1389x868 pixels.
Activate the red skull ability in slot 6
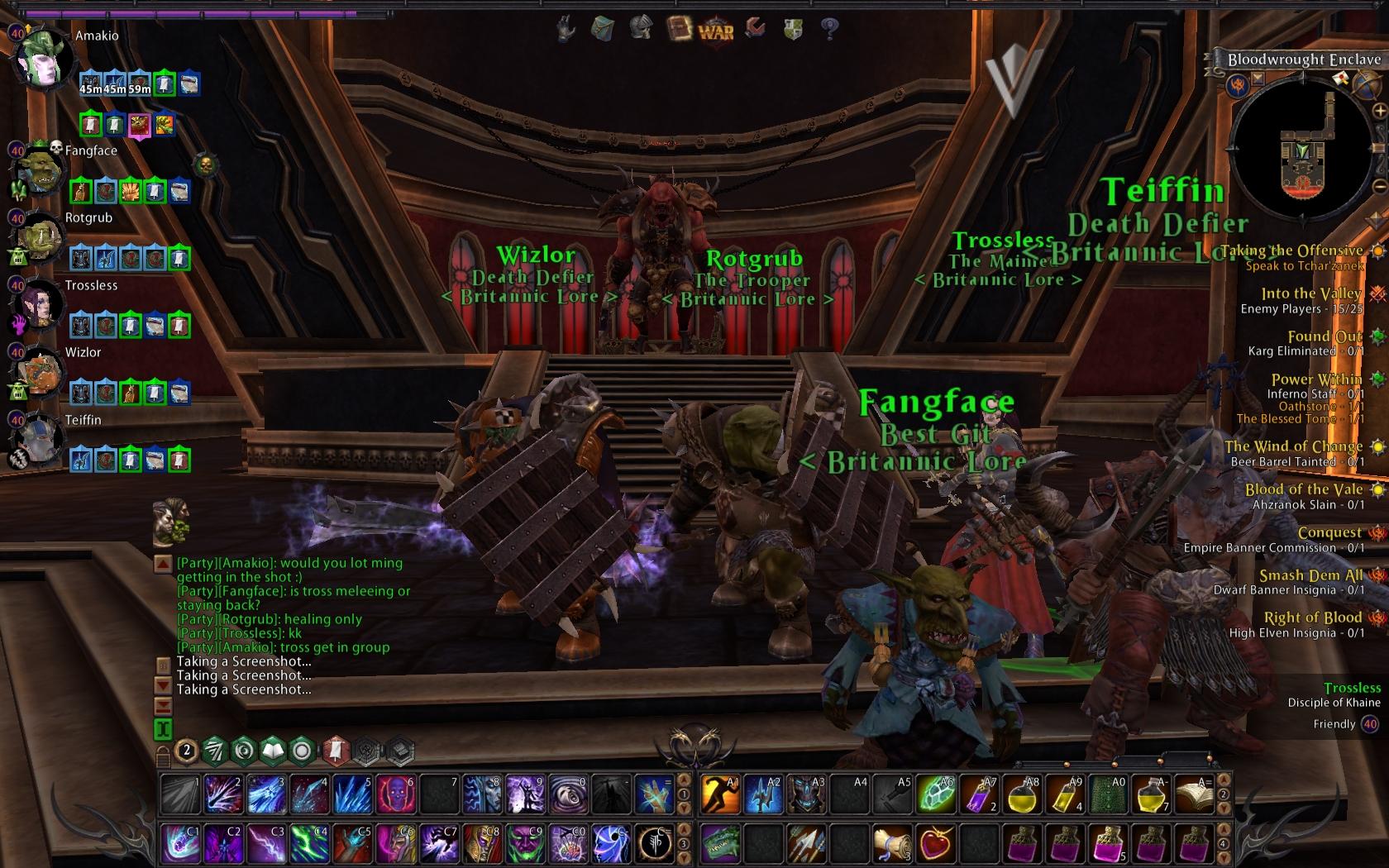point(395,794)
